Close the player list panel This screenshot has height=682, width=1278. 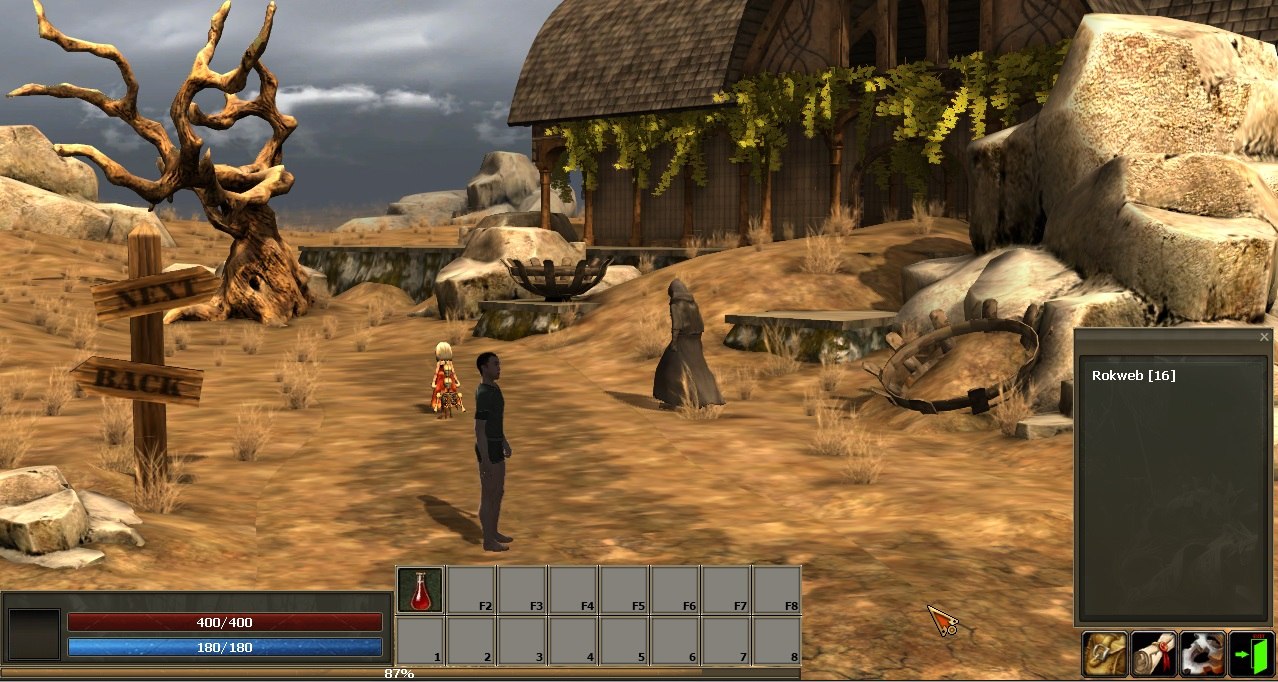click(x=1264, y=338)
